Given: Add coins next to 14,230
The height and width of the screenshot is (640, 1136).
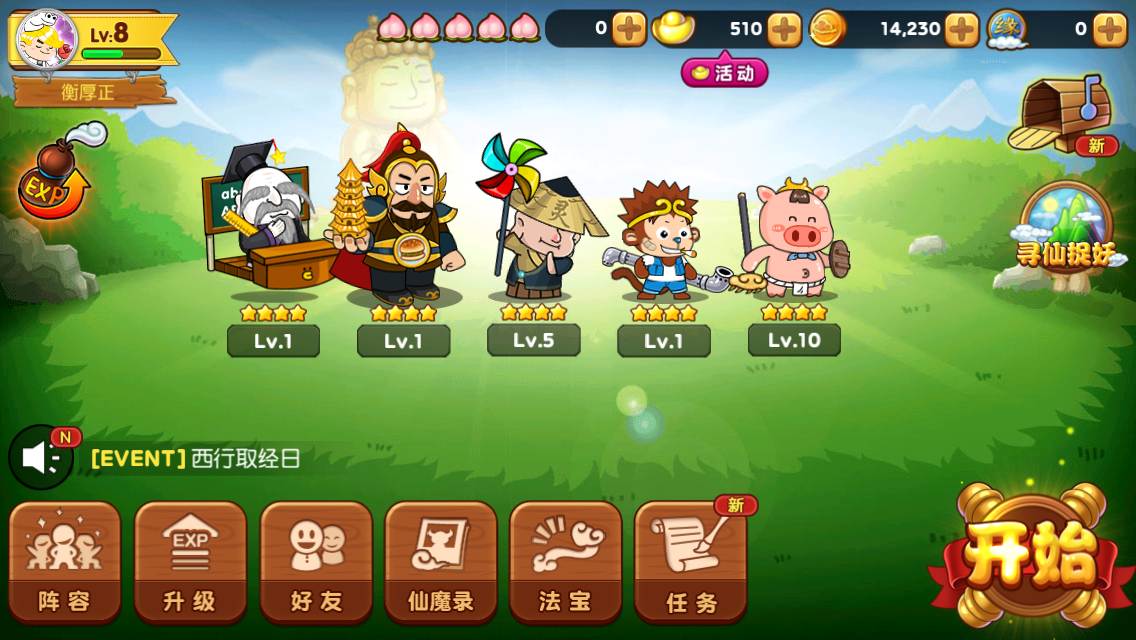Looking at the screenshot, I should 961,29.
